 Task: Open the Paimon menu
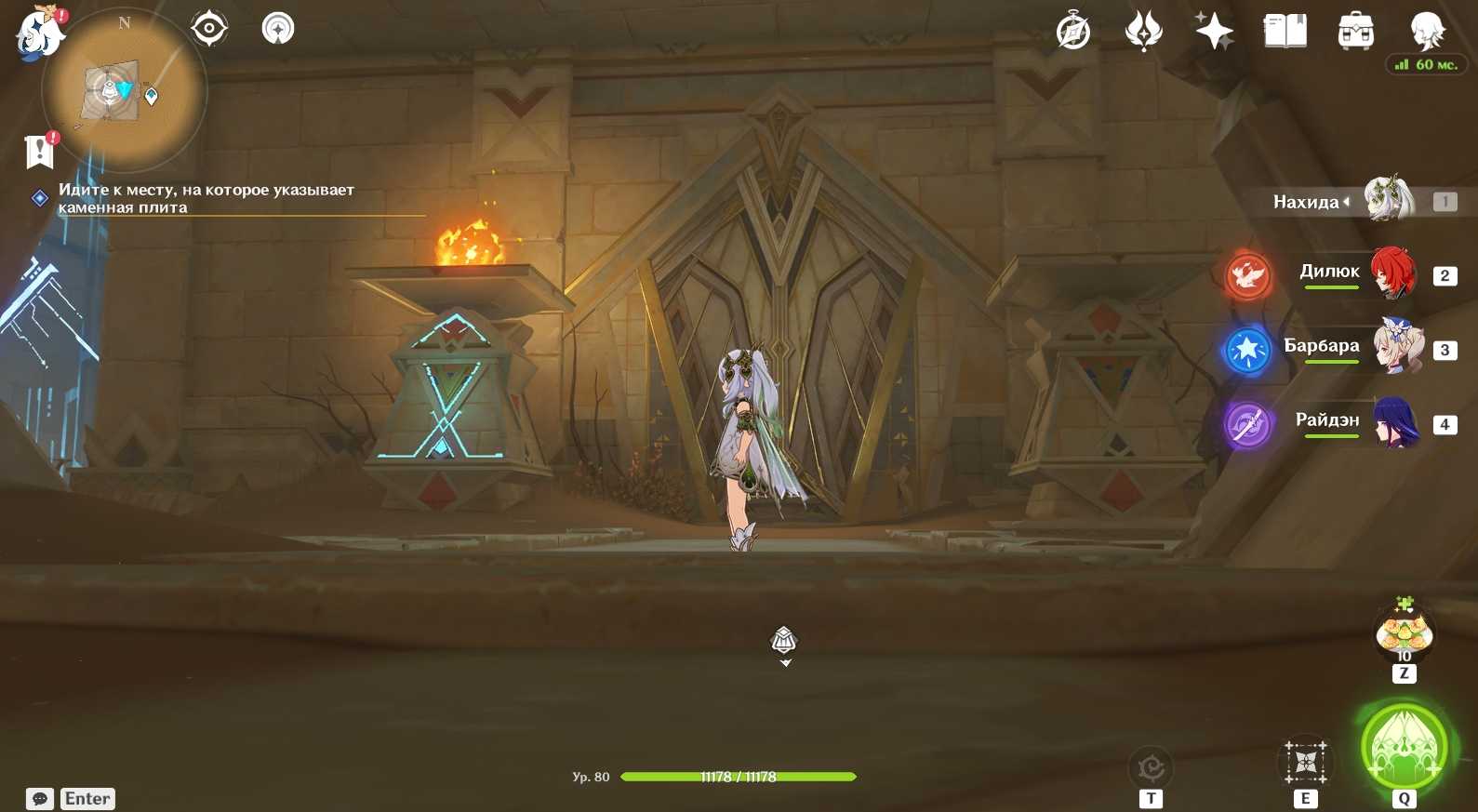point(39,34)
